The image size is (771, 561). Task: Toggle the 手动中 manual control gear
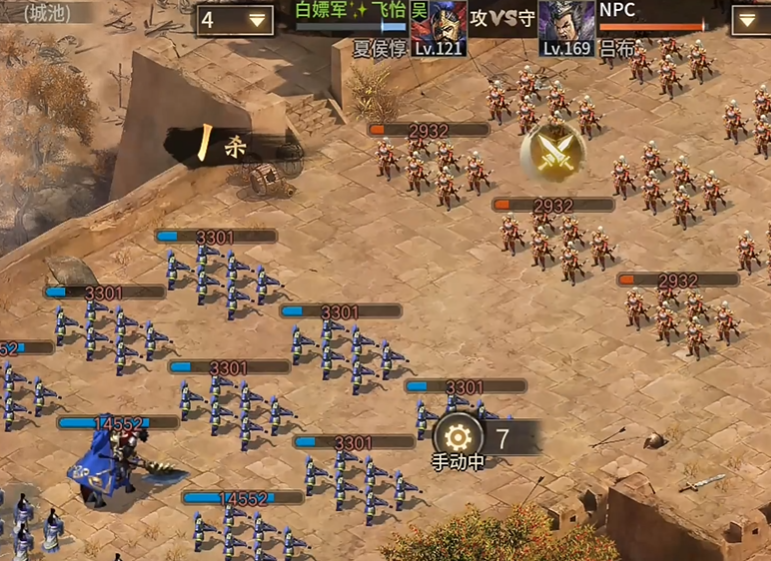(x=457, y=437)
